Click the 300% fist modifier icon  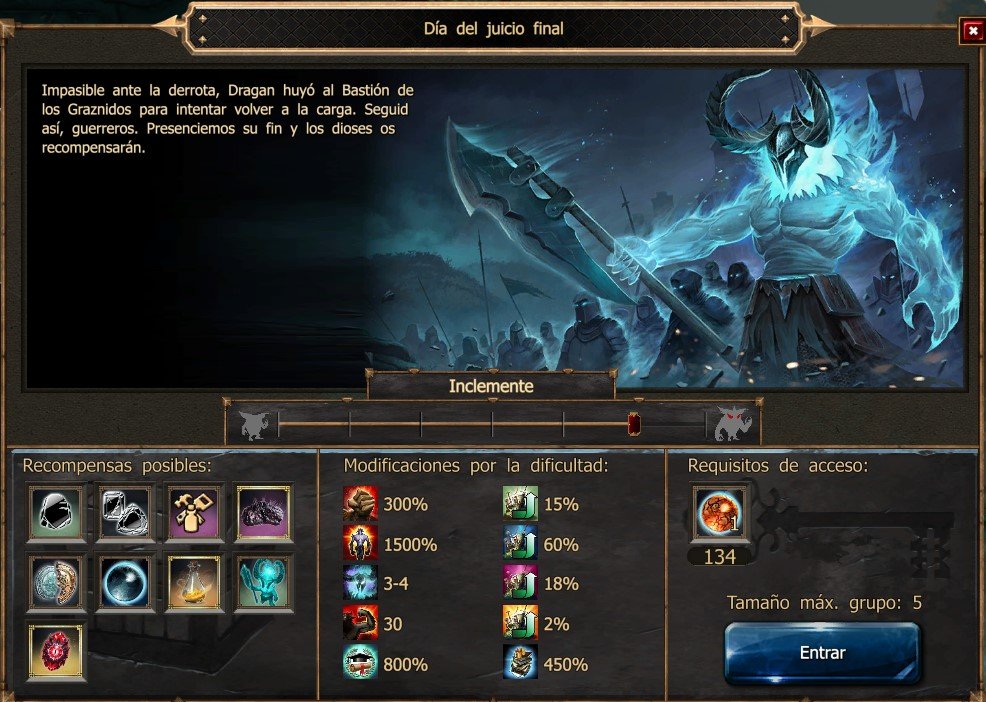[x=360, y=504]
